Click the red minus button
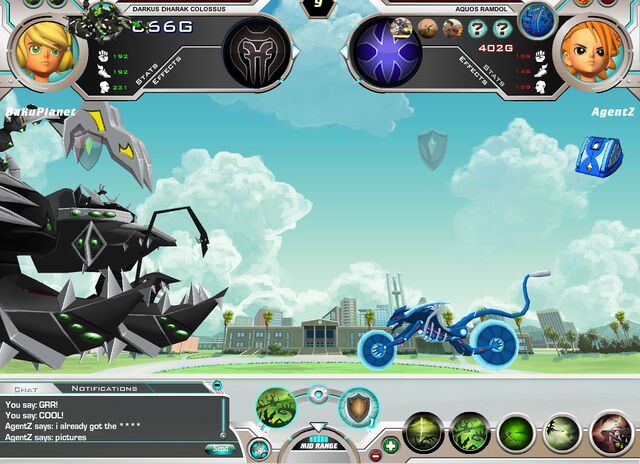Image resolution: width=640 pixels, height=464 pixels. pyautogui.click(x=375, y=455)
